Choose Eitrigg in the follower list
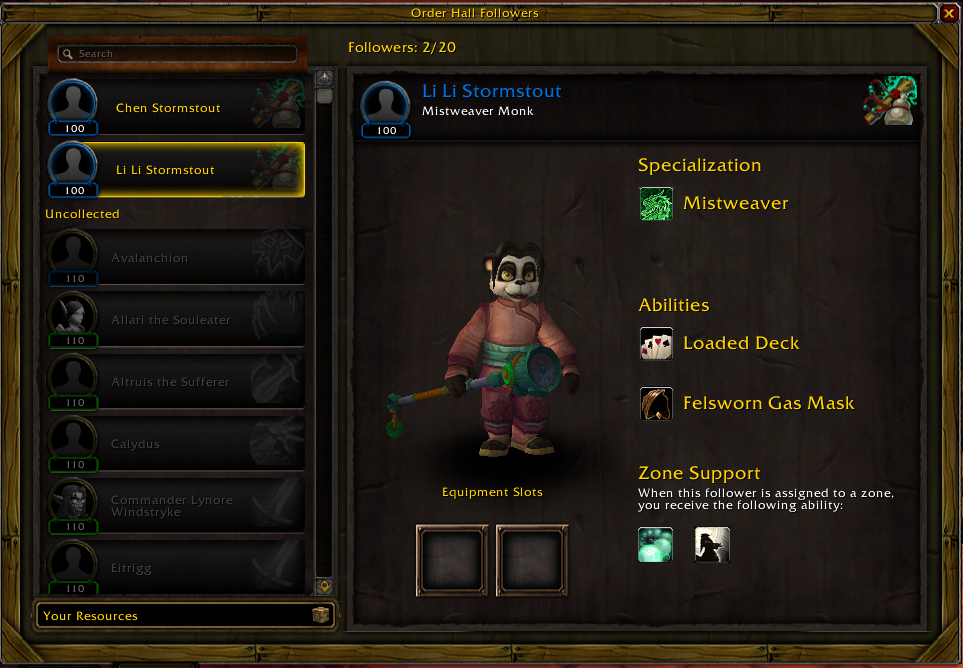The height and width of the screenshot is (668, 963). [x=175, y=568]
